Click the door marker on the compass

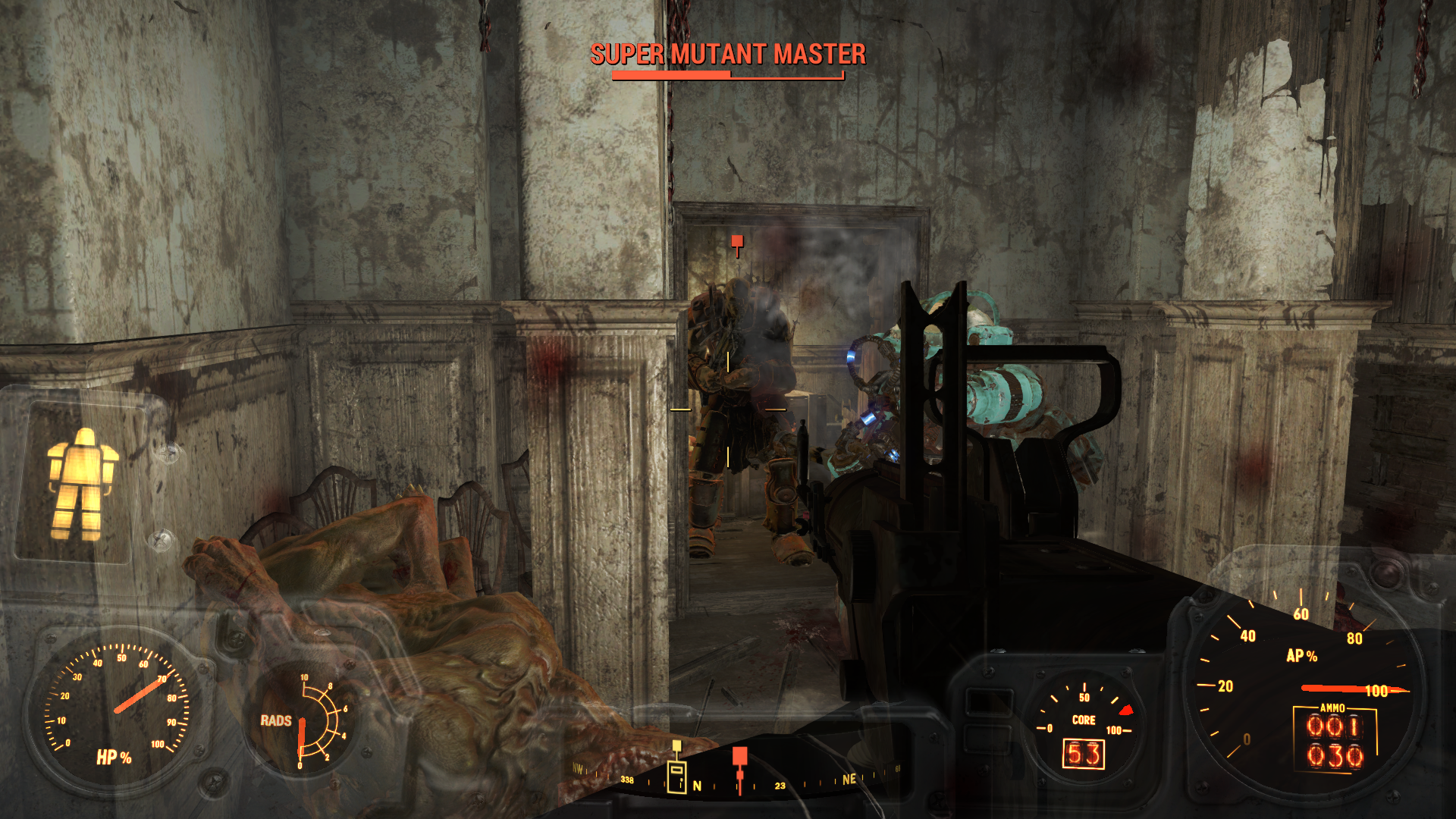pyautogui.click(x=676, y=773)
